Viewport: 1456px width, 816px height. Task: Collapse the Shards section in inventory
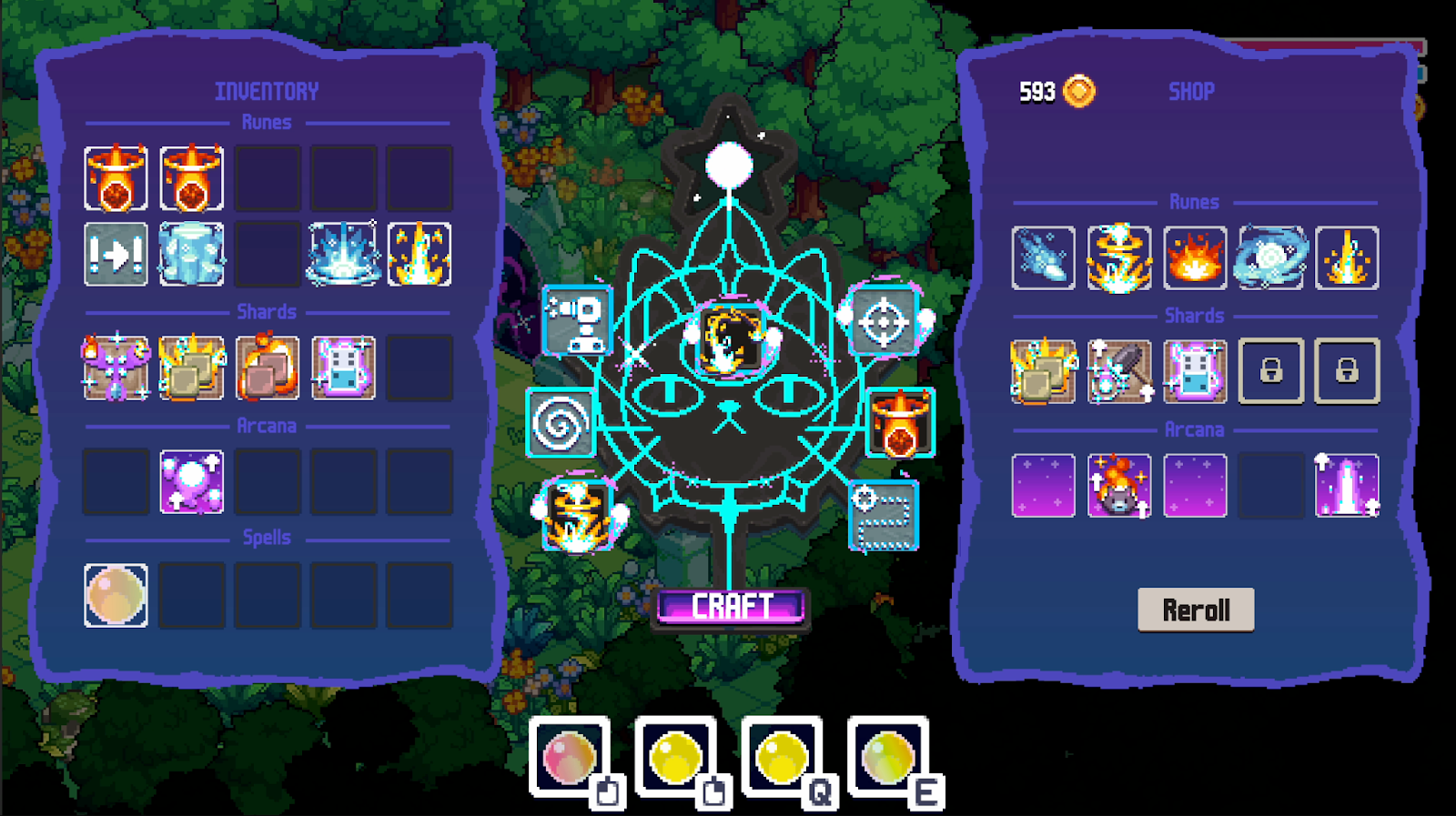coord(268,312)
